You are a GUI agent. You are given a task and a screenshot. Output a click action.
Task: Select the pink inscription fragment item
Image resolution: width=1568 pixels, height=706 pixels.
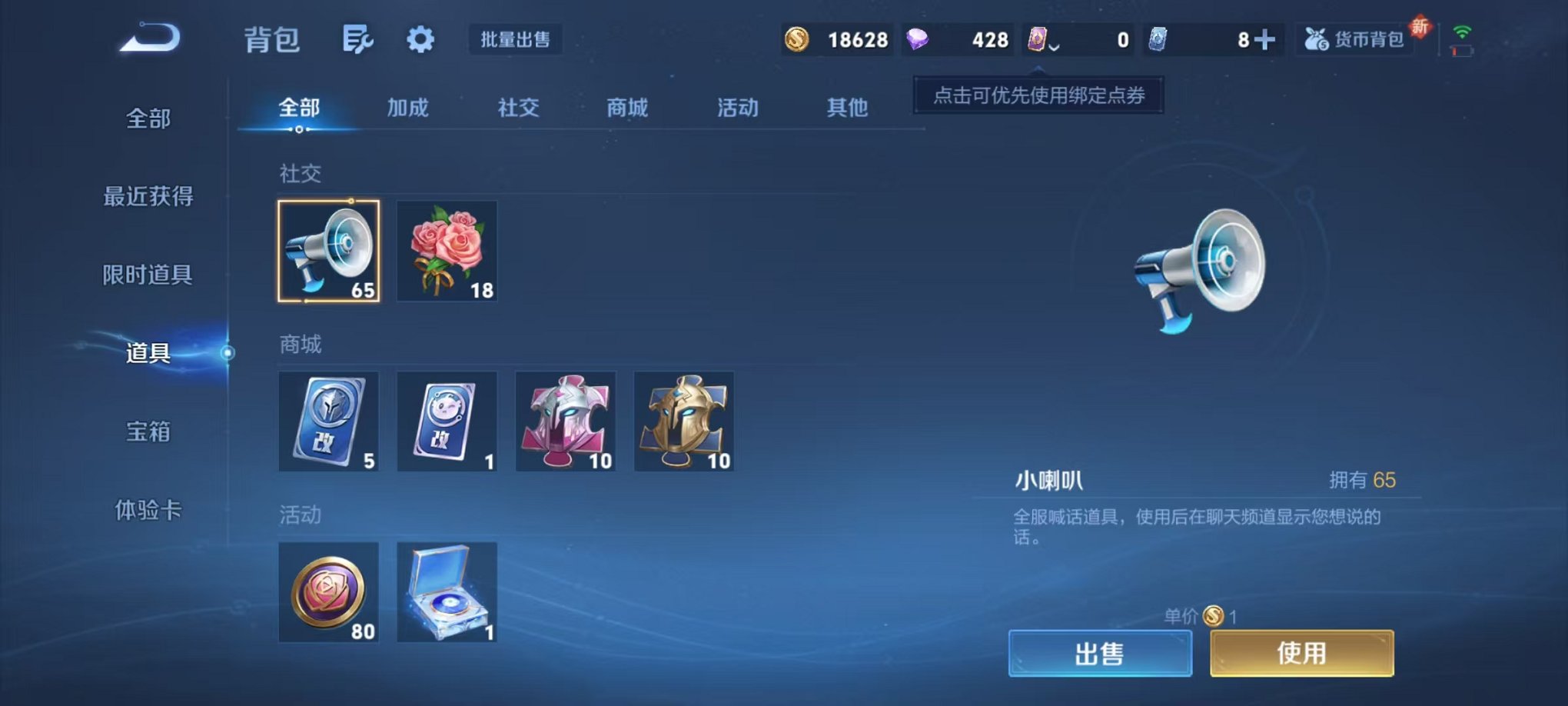click(565, 421)
